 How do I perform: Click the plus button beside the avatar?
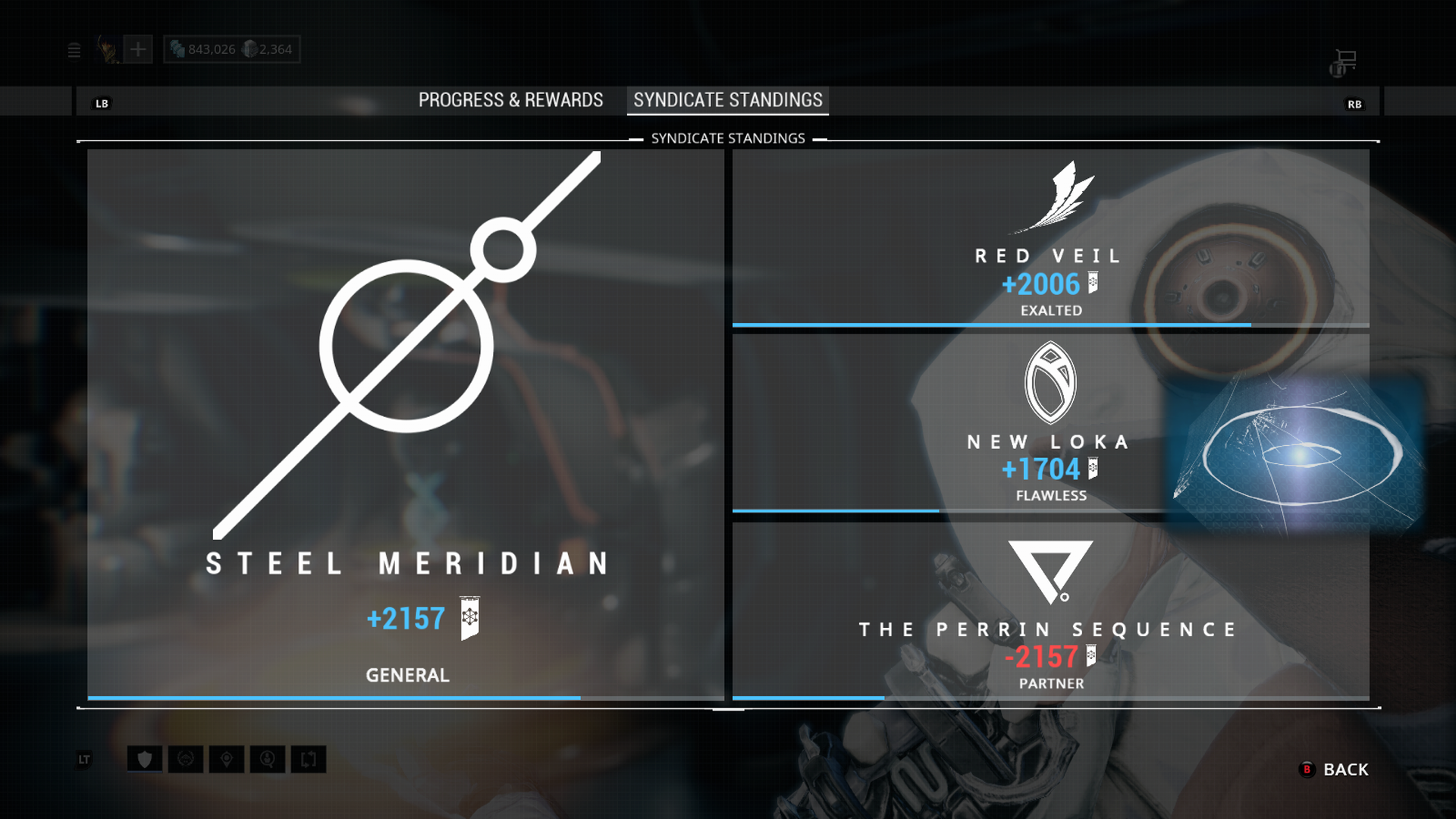pyautogui.click(x=136, y=49)
